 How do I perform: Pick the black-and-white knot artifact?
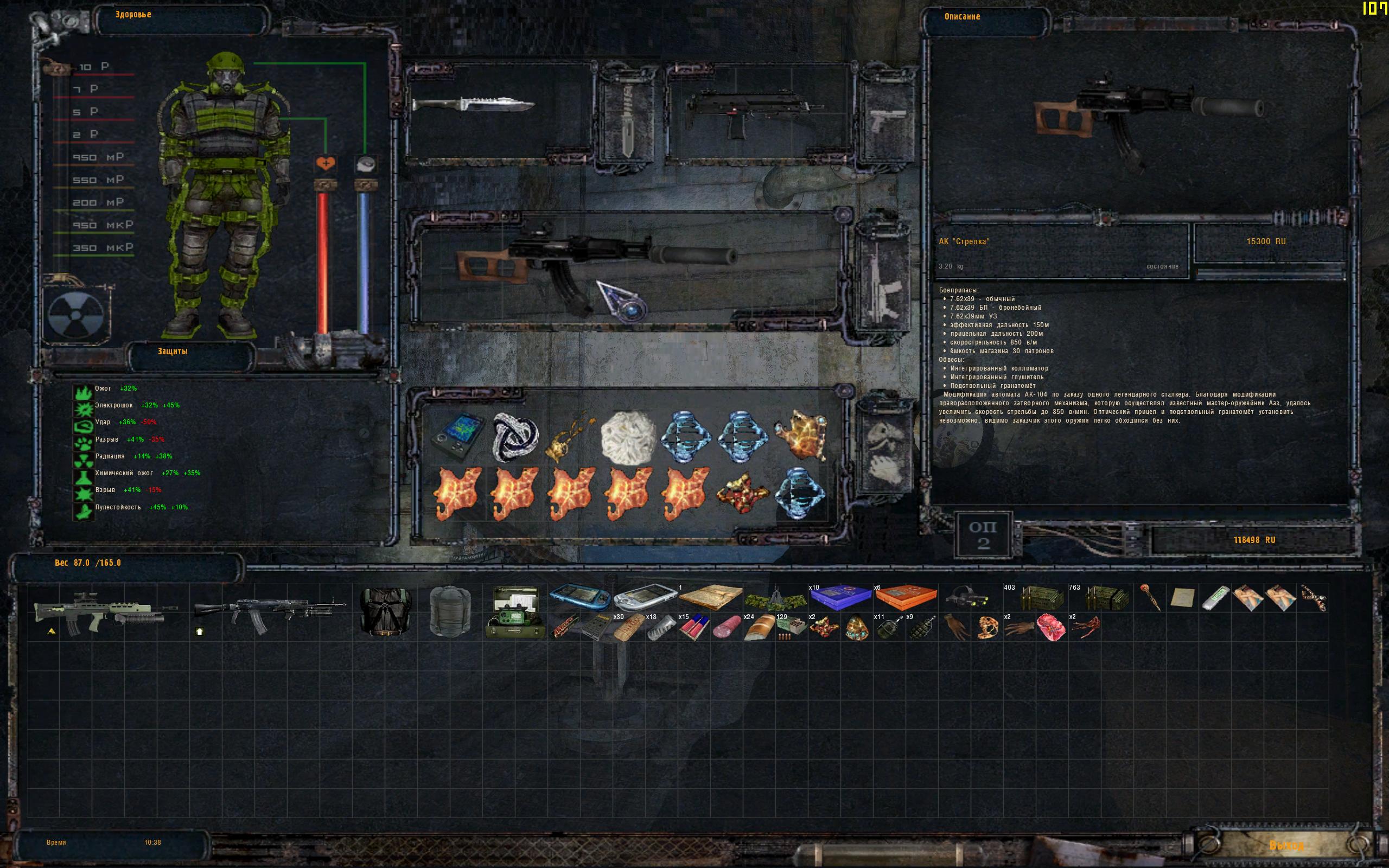515,436
